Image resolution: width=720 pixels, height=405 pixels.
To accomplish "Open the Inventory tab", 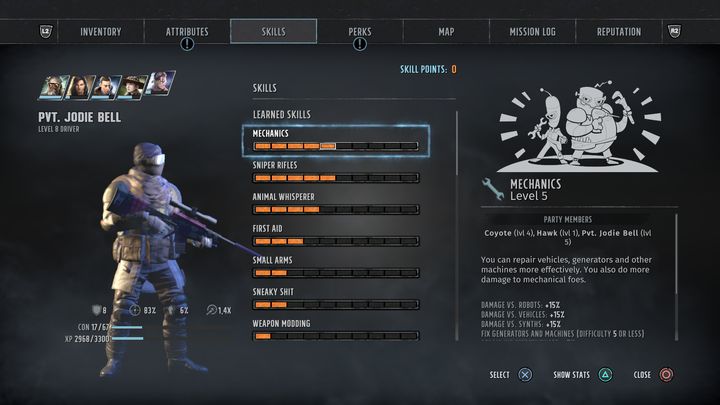I will tap(100, 32).
